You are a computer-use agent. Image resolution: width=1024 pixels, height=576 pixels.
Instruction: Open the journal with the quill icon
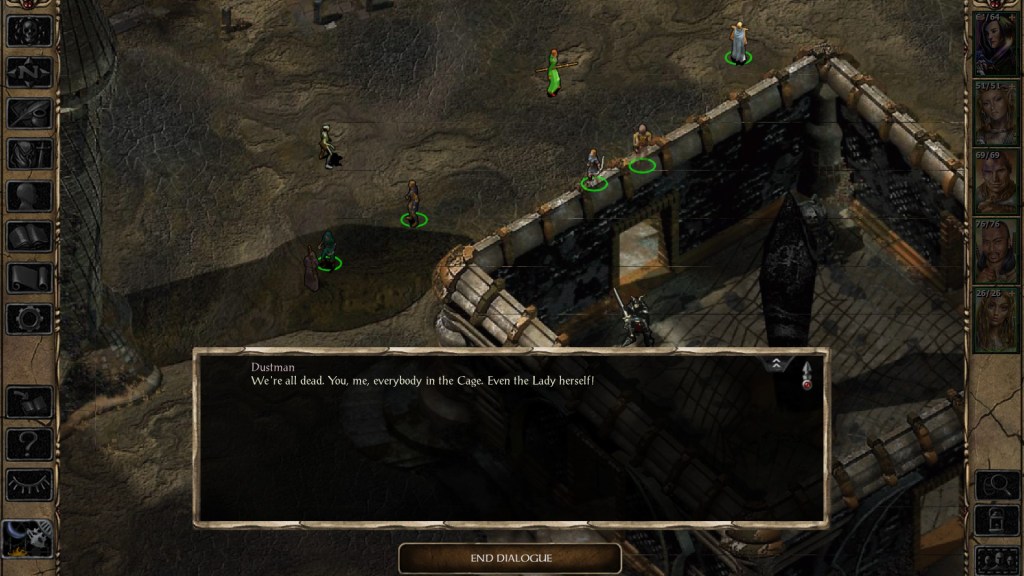[29, 113]
